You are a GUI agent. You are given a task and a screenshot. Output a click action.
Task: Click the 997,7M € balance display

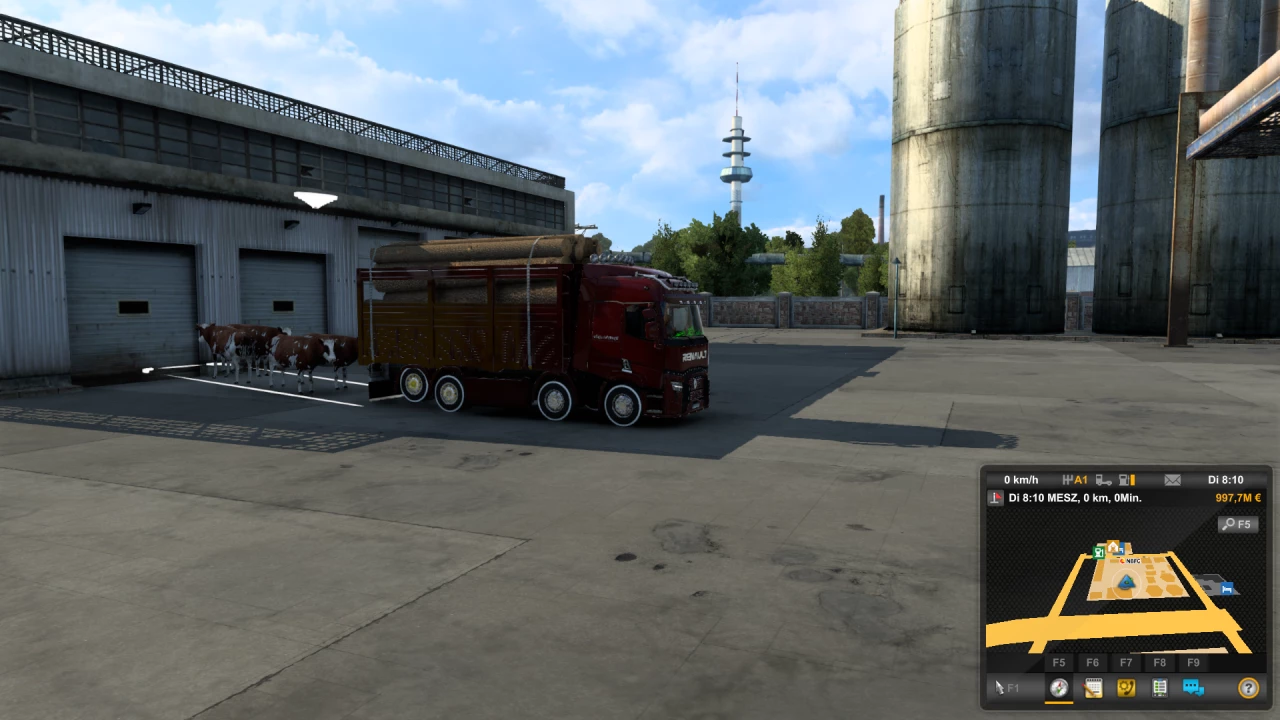1236,498
